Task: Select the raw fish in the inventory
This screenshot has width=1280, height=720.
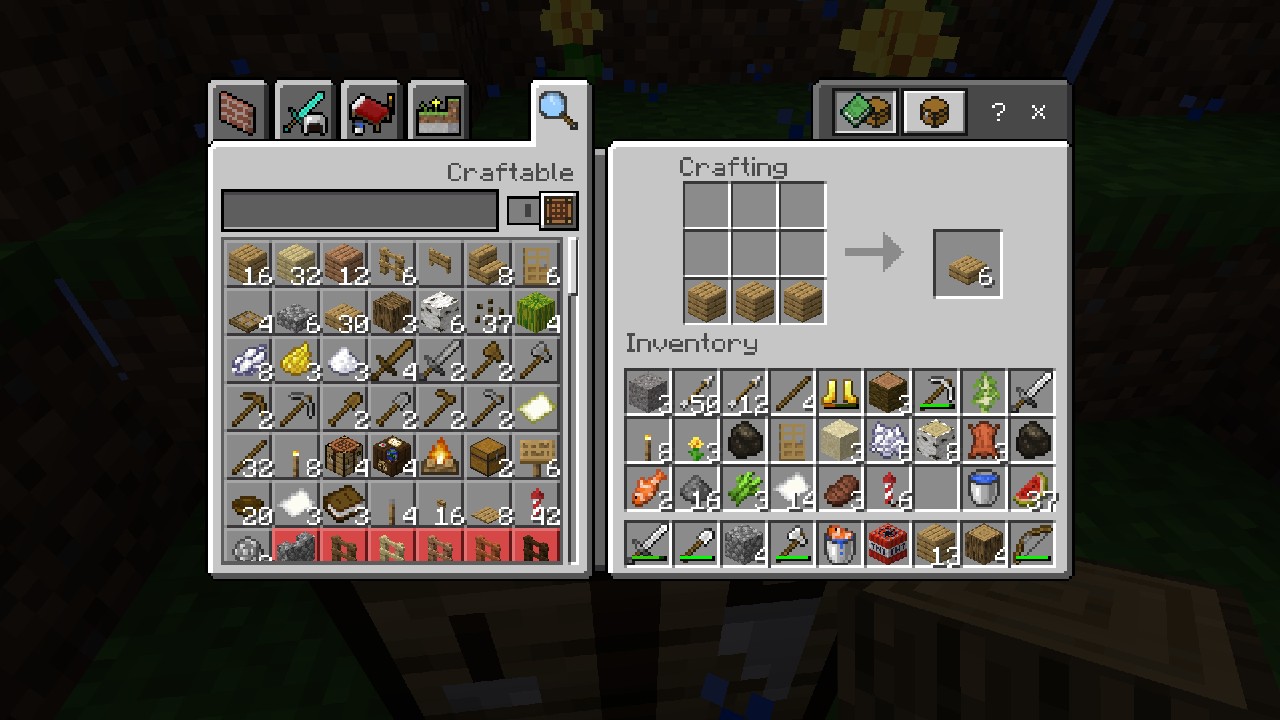Action: (x=647, y=488)
